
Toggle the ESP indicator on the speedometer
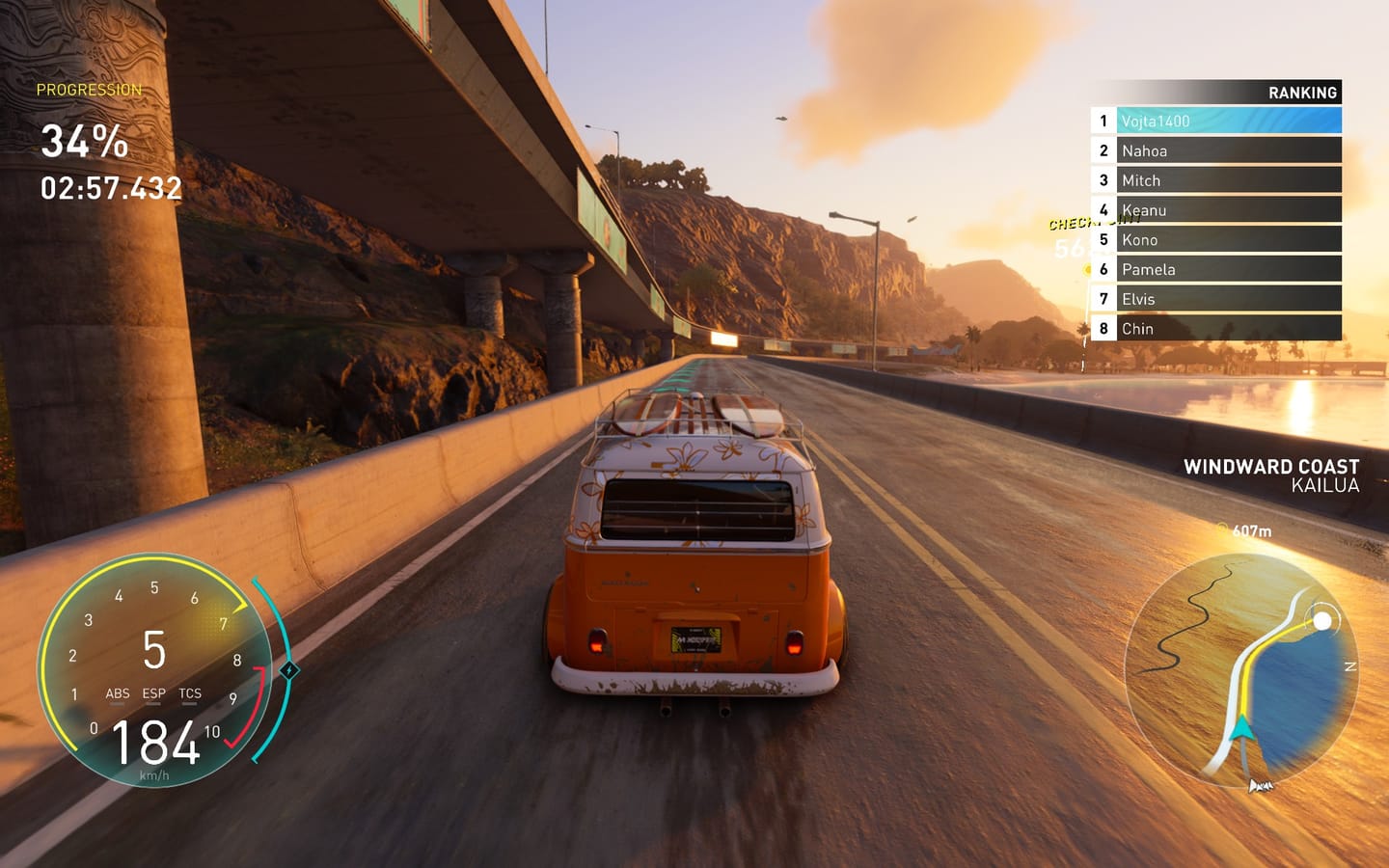coord(153,693)
